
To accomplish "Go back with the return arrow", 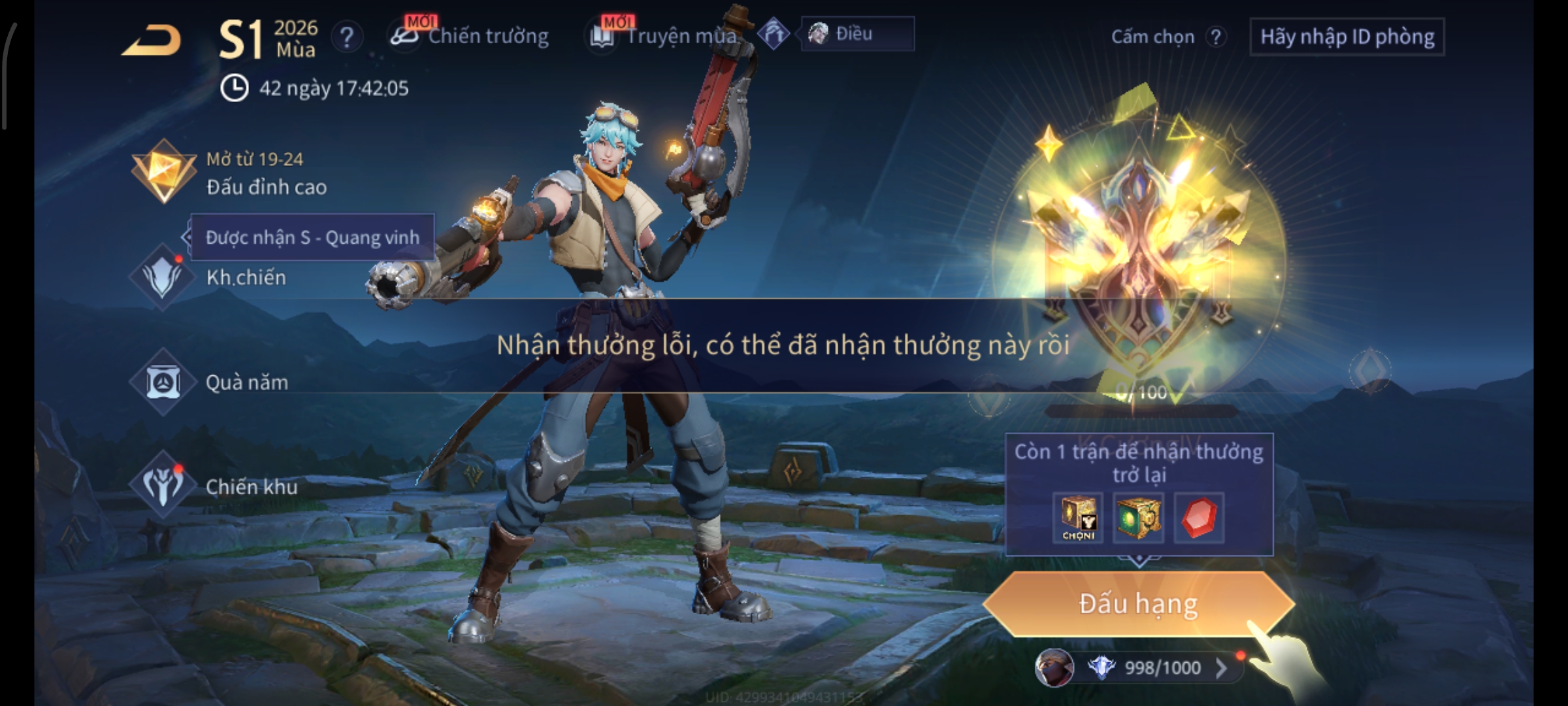I will (x=152, y=41).
